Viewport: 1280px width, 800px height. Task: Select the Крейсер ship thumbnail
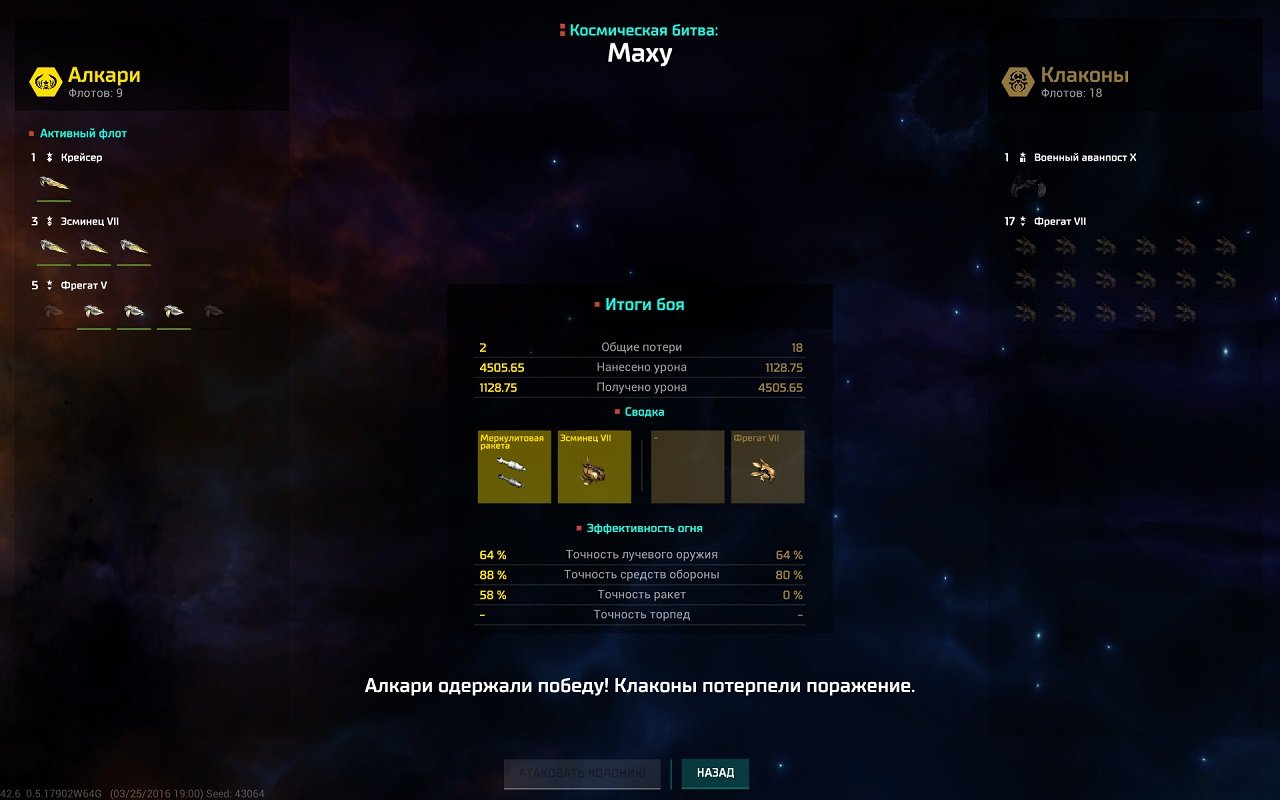coord(52,182)
